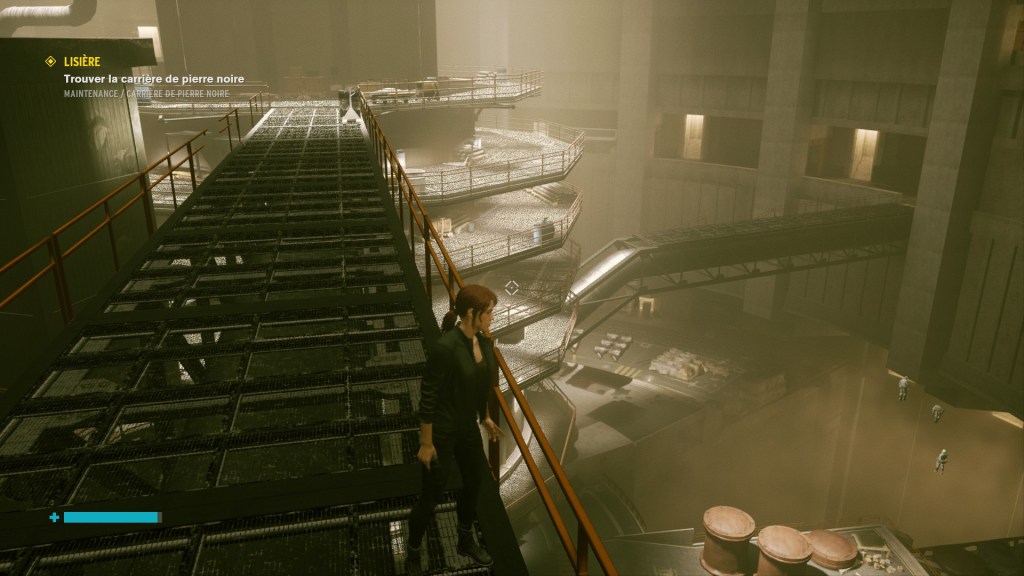The height and width of the screenshot is (576, 1024).
Task: Open the Lisière mission tracker
Action: coord(82,61)
